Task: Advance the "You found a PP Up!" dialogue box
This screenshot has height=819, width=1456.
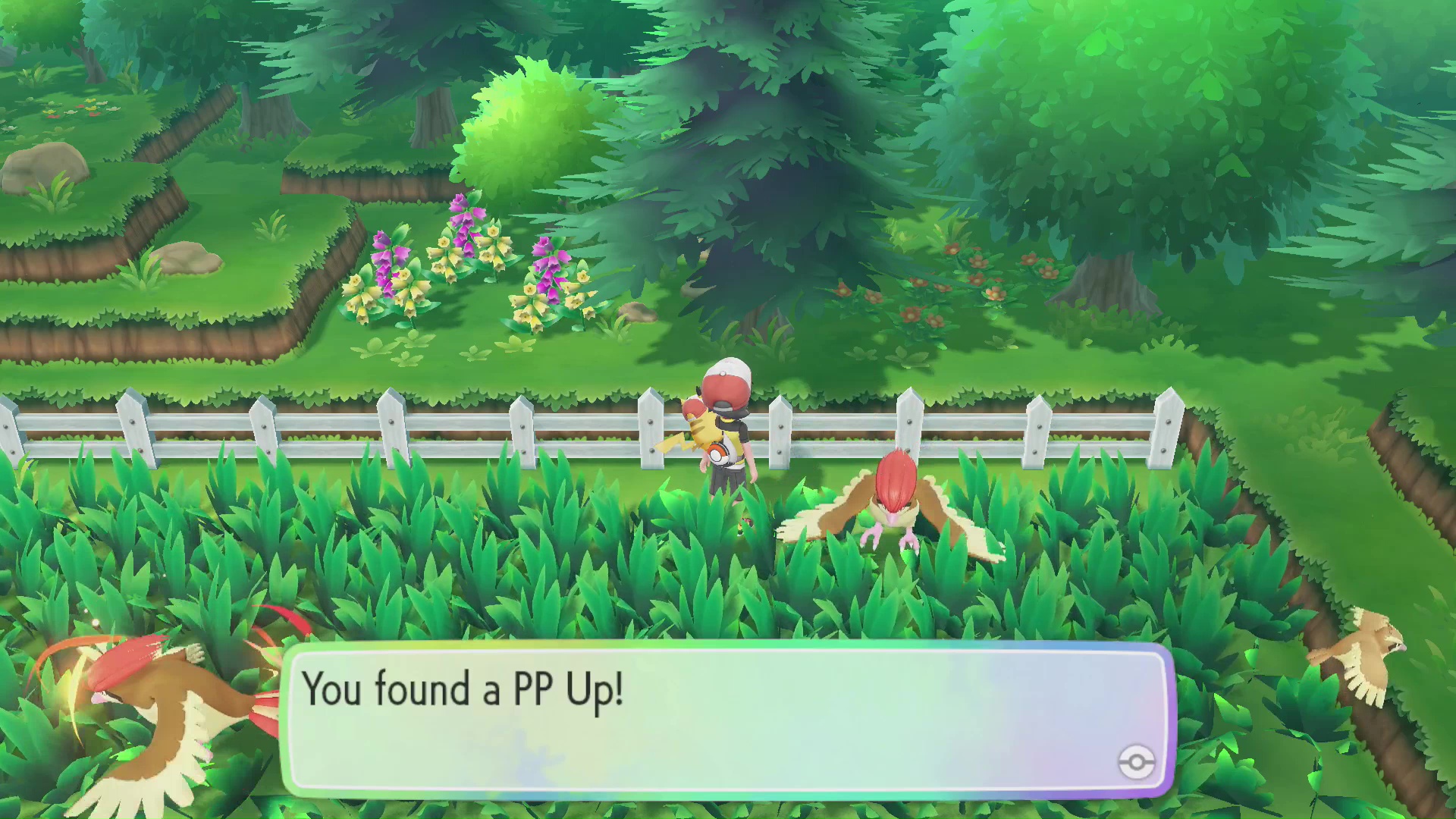Action: (x=726, y=719)
